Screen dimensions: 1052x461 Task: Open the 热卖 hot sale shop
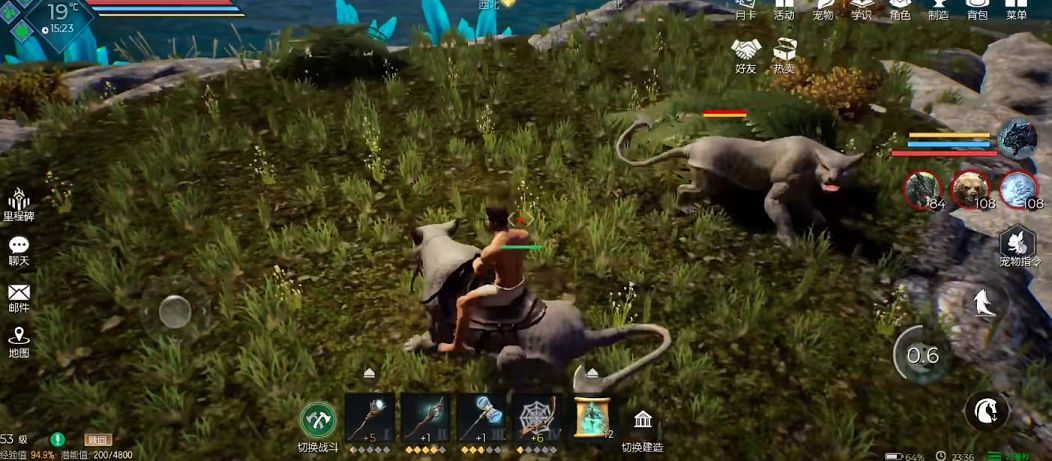785,53
